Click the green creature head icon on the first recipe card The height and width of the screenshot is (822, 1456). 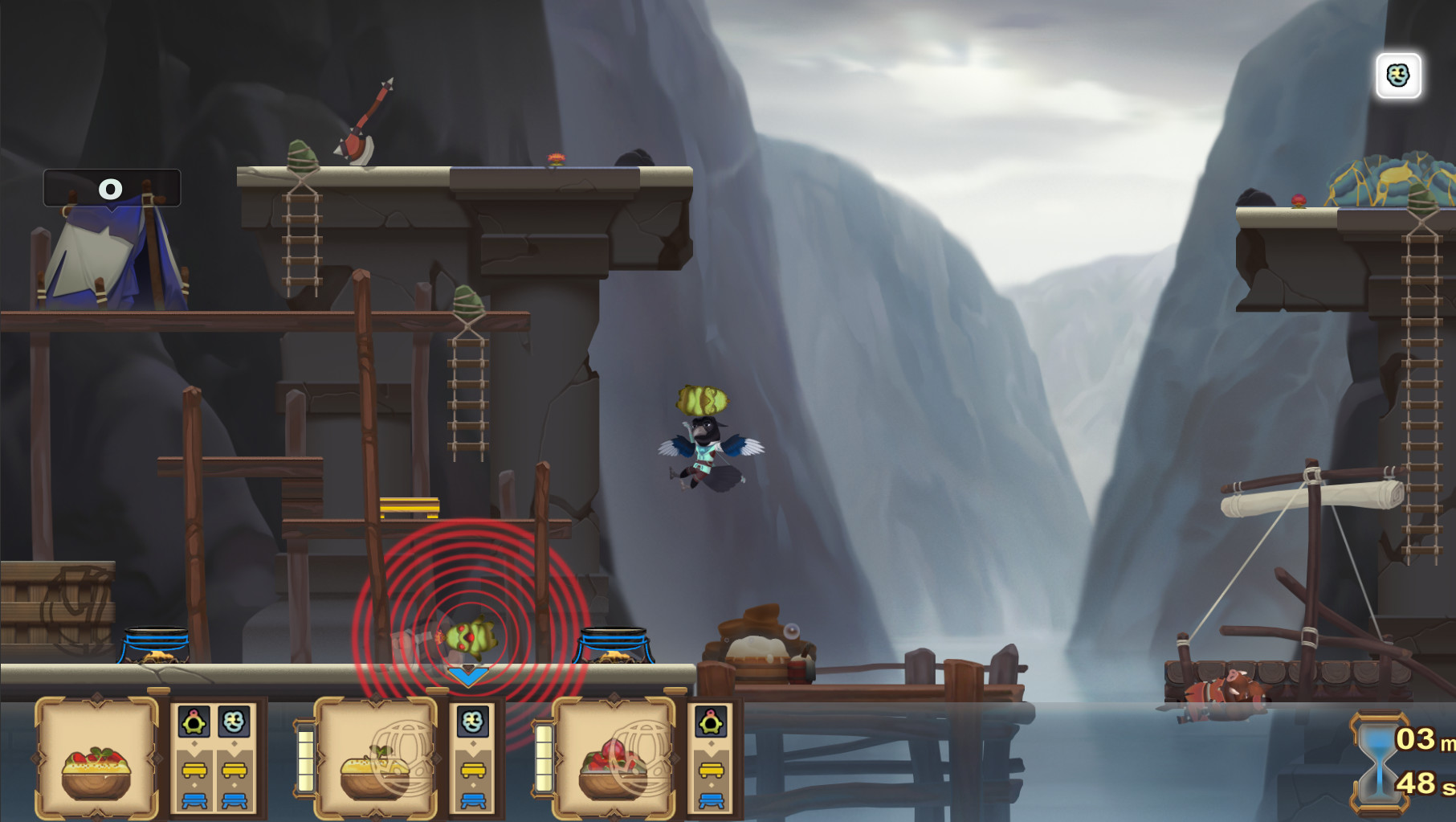click(x=194, y=722)
